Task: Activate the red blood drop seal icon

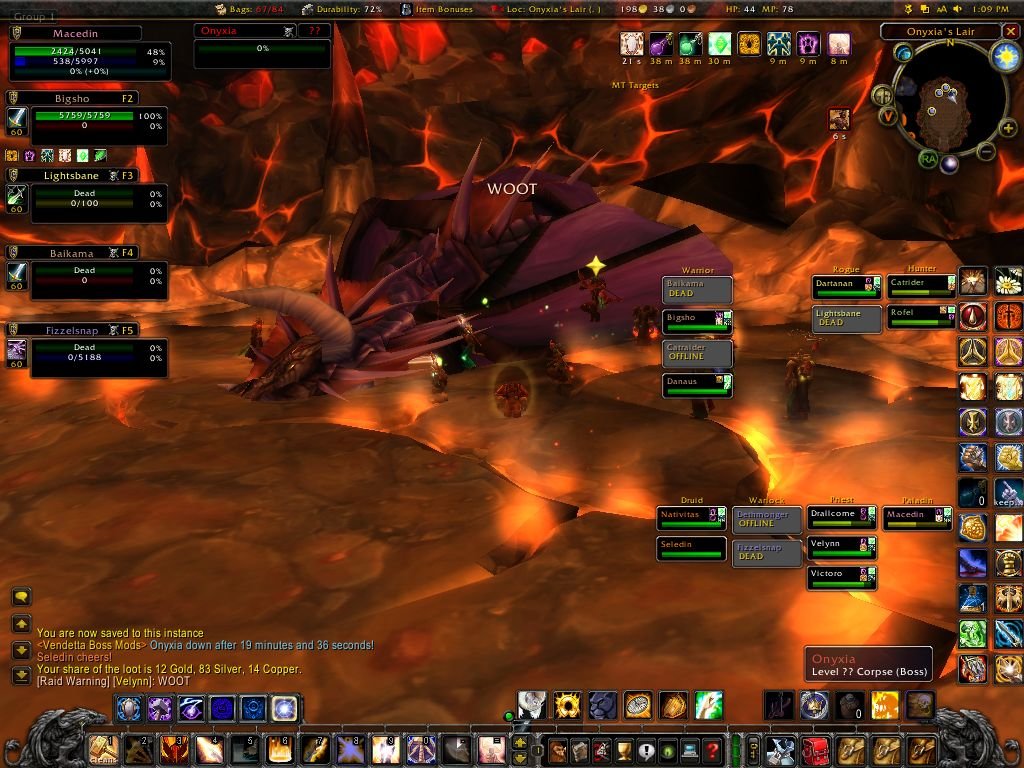Action: (x=975, y=317)
